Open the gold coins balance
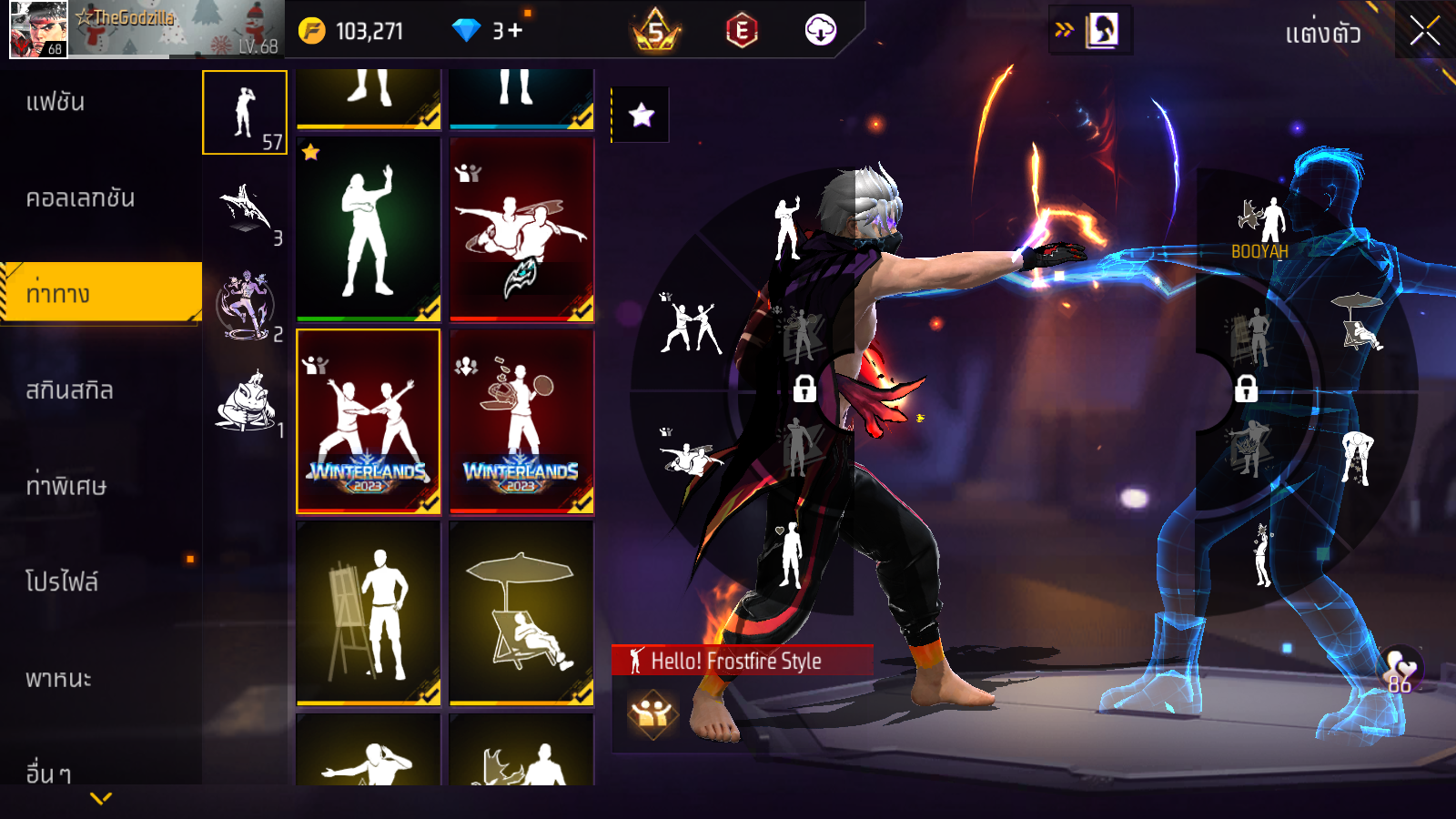Viewport: 1456px width, 819px height. [x=352, y=31]
